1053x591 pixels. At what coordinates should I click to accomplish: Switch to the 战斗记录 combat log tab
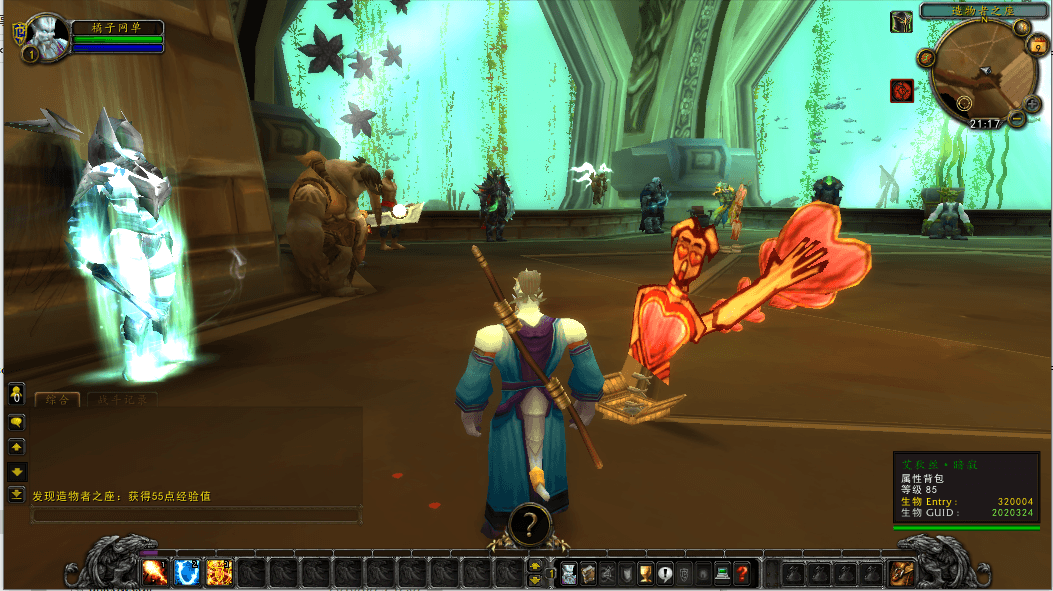click(121, 400)
